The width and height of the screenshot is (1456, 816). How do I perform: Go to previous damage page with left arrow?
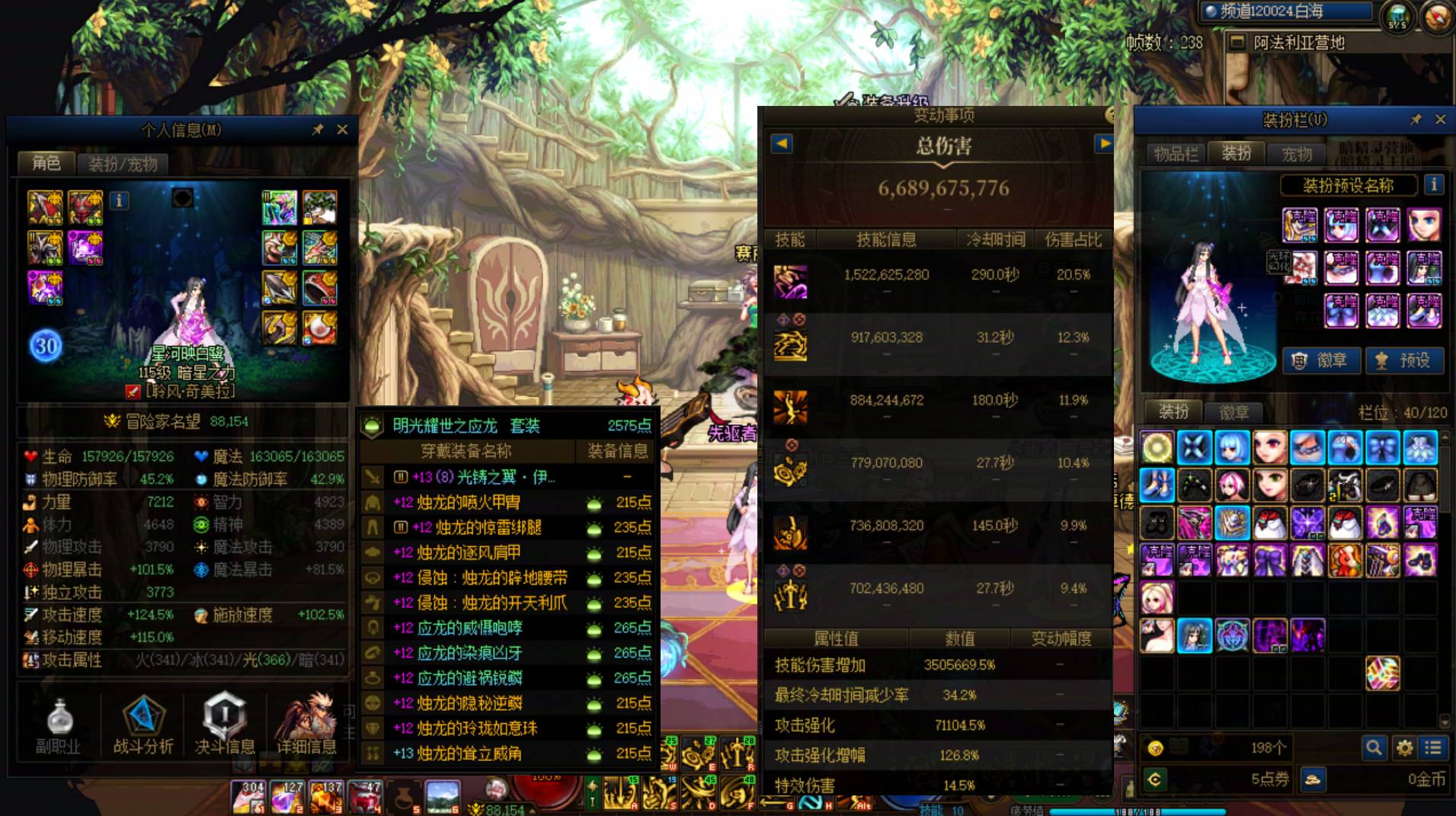[x=782, y=143]
